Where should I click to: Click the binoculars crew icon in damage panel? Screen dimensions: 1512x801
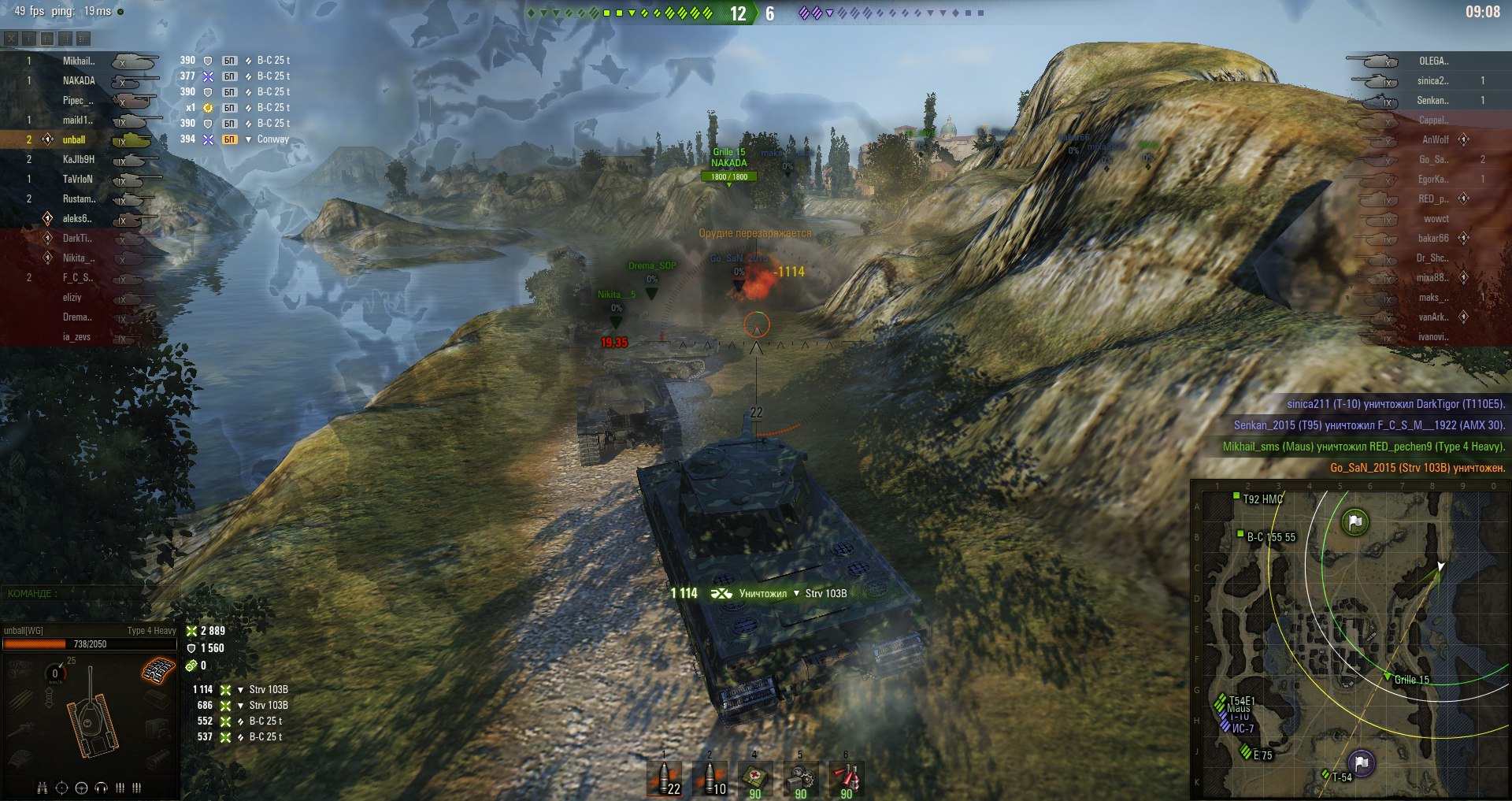click(x=43, y=788)
